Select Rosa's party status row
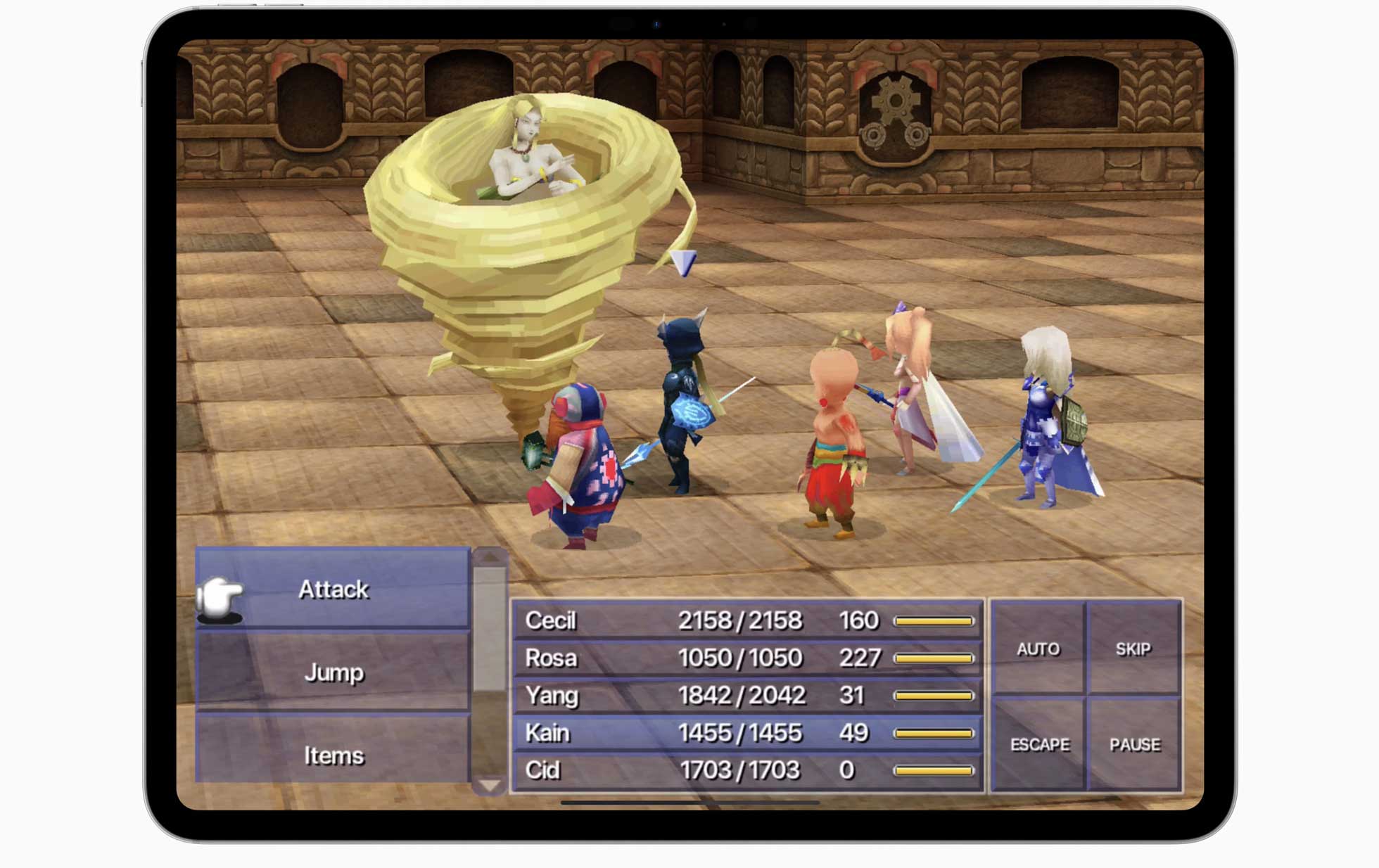Image resolution: width=1379 pixels, height=868 pixels. coord(746,658)
